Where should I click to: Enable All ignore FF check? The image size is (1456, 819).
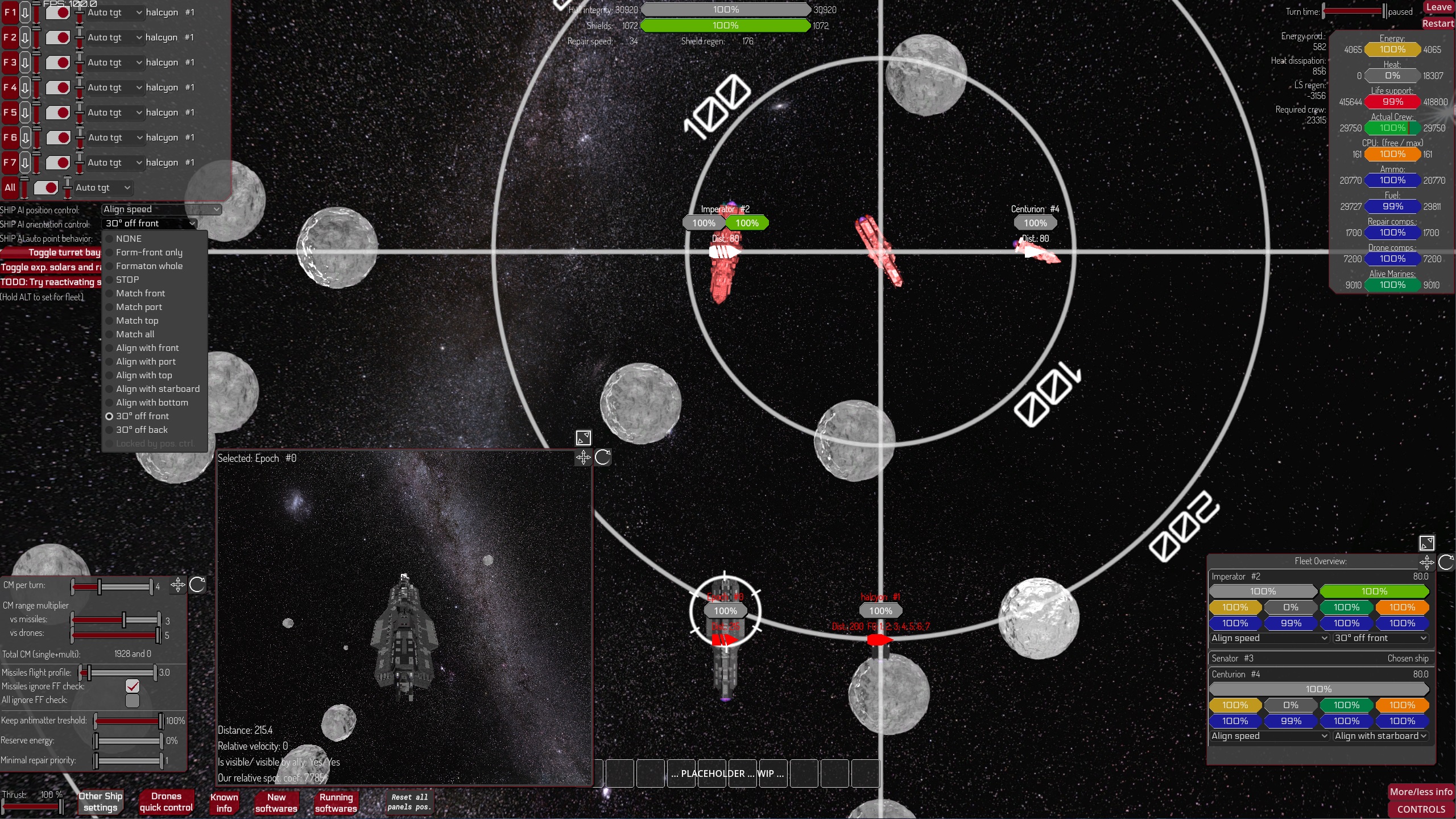[133, 701]
